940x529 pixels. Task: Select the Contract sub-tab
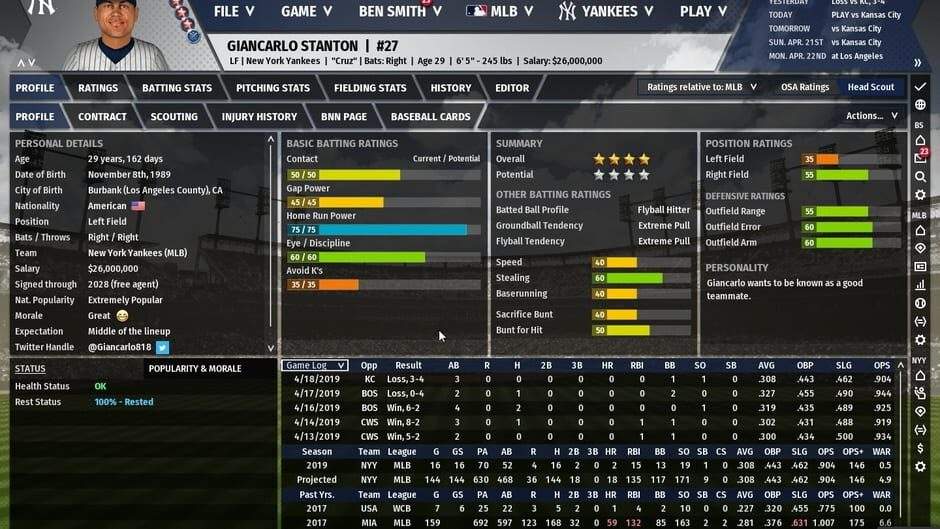pos(102,117)
